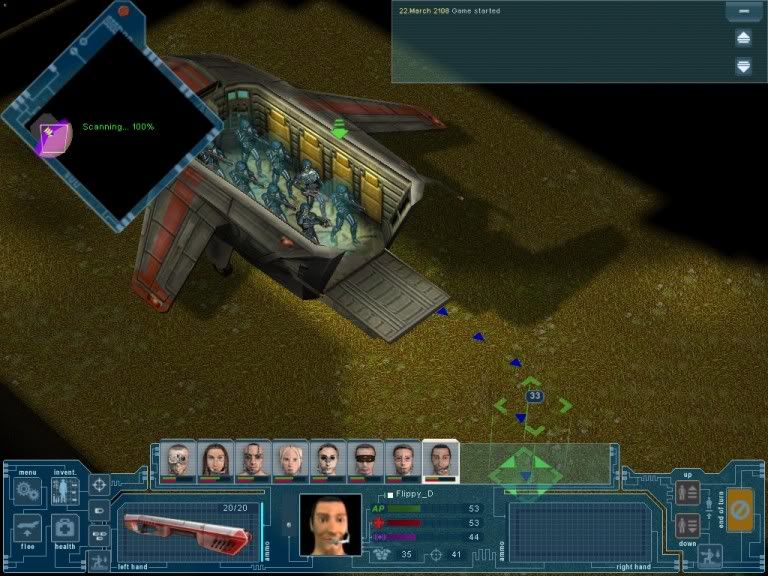Image resolution: width=768 pixels, height=576 pixels.
Task: Select the crosshair aiming mode button
Action: point(99,486)
